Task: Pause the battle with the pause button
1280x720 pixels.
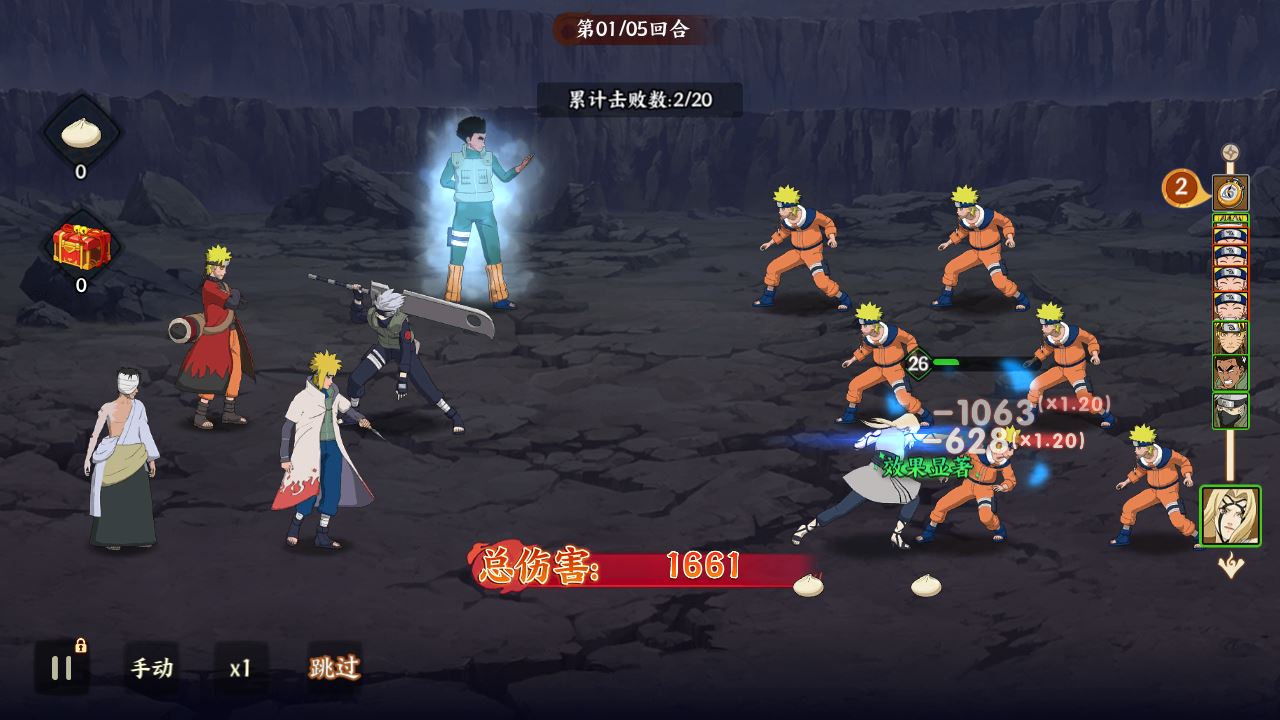Action: click(x=61, y=668)
